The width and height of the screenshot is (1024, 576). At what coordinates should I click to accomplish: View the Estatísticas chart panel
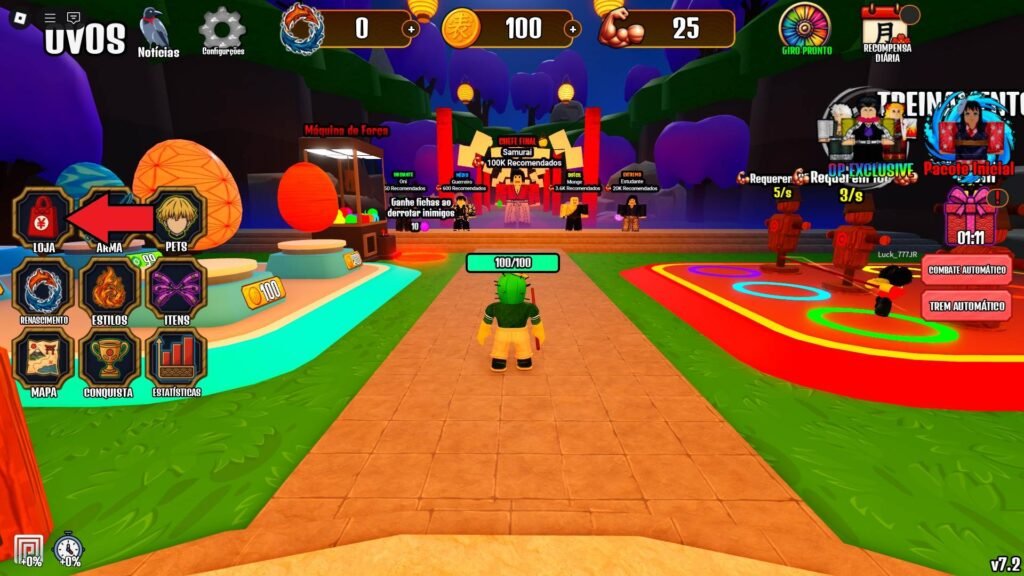click(175, 357)
